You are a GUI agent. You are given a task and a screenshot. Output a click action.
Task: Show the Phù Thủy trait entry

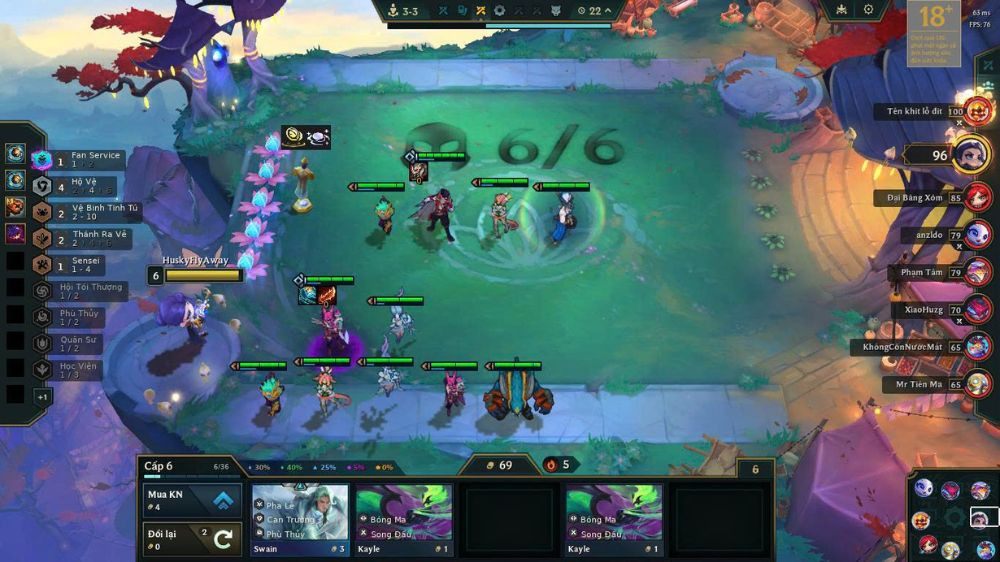tap(78, 317)
